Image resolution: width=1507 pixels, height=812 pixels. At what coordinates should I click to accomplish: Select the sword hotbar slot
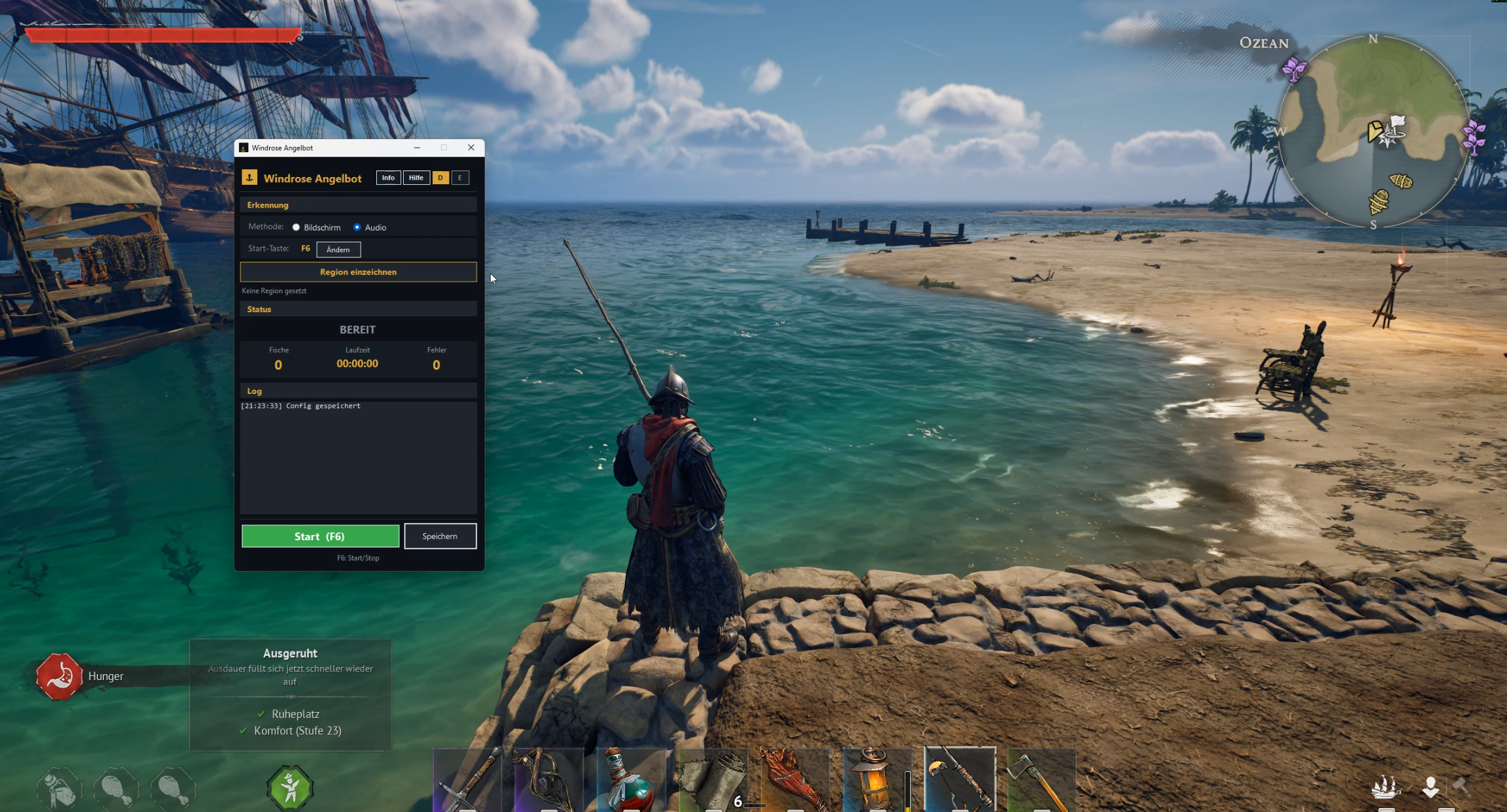point(468,780)
